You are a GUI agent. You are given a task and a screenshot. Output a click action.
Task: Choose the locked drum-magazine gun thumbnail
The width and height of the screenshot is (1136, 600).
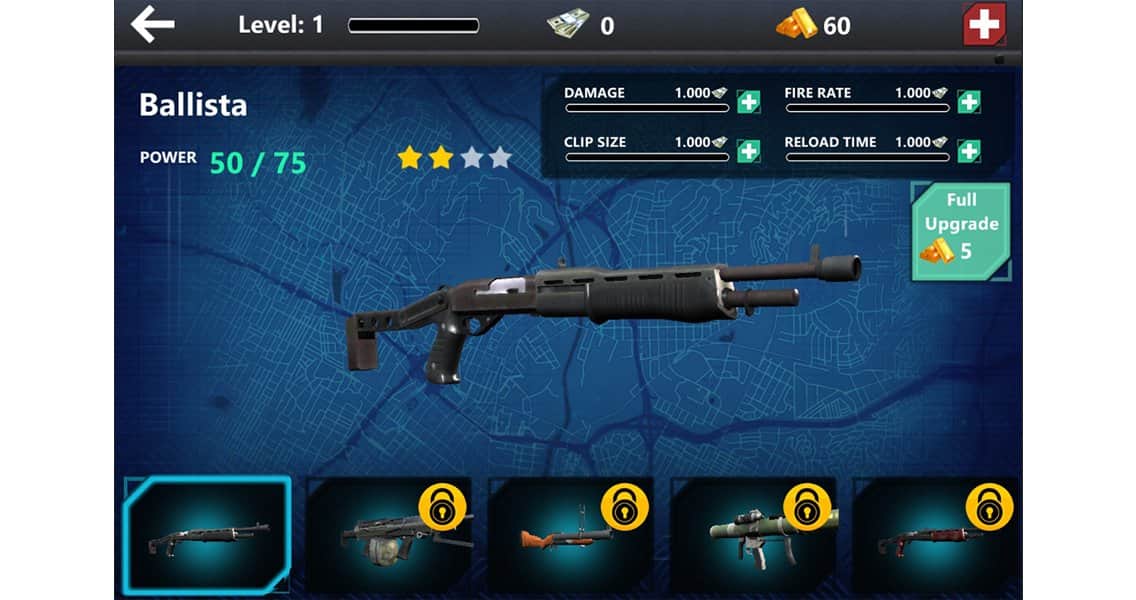389,535
